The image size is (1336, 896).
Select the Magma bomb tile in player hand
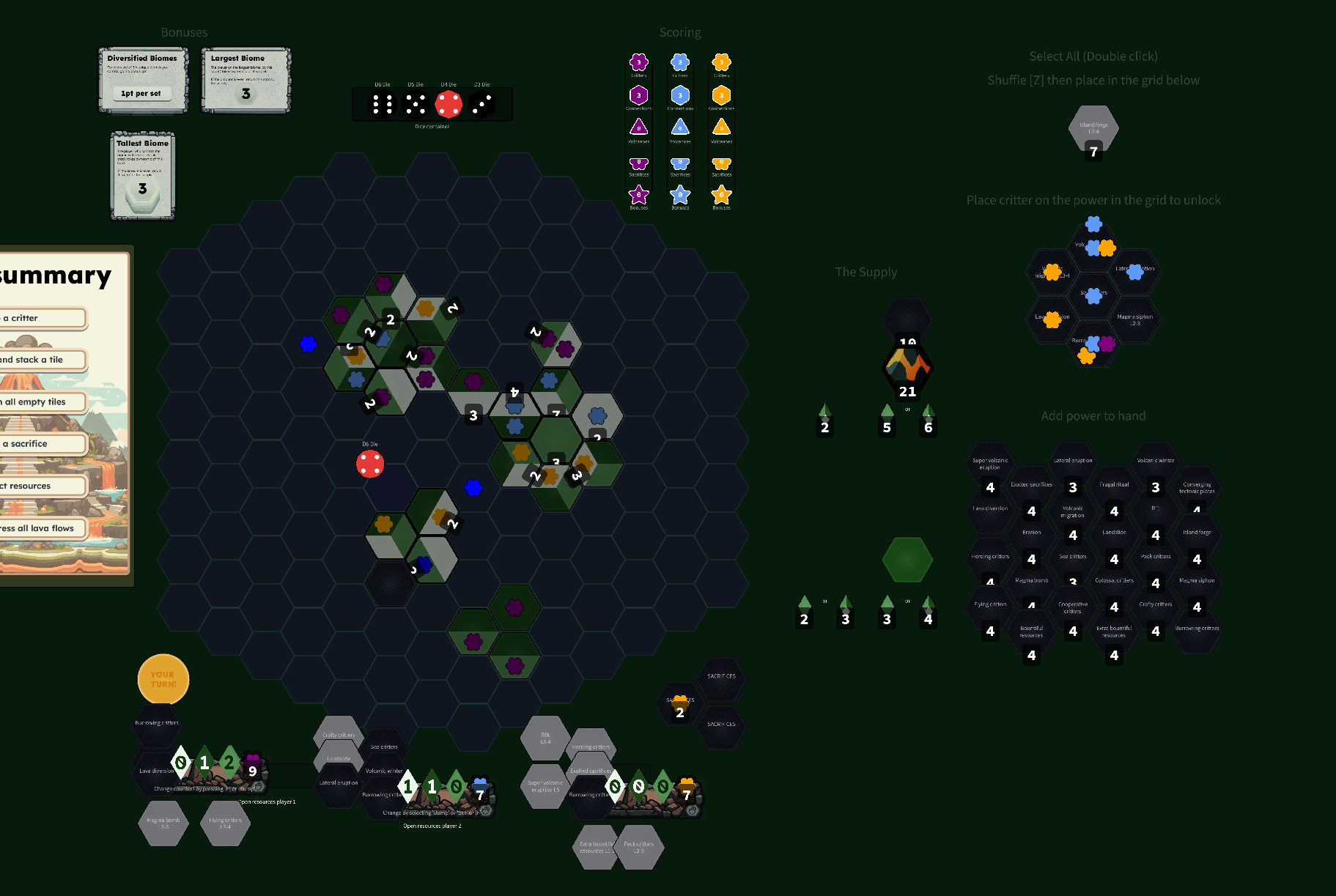pyautogui.click(x=163, y=823)
